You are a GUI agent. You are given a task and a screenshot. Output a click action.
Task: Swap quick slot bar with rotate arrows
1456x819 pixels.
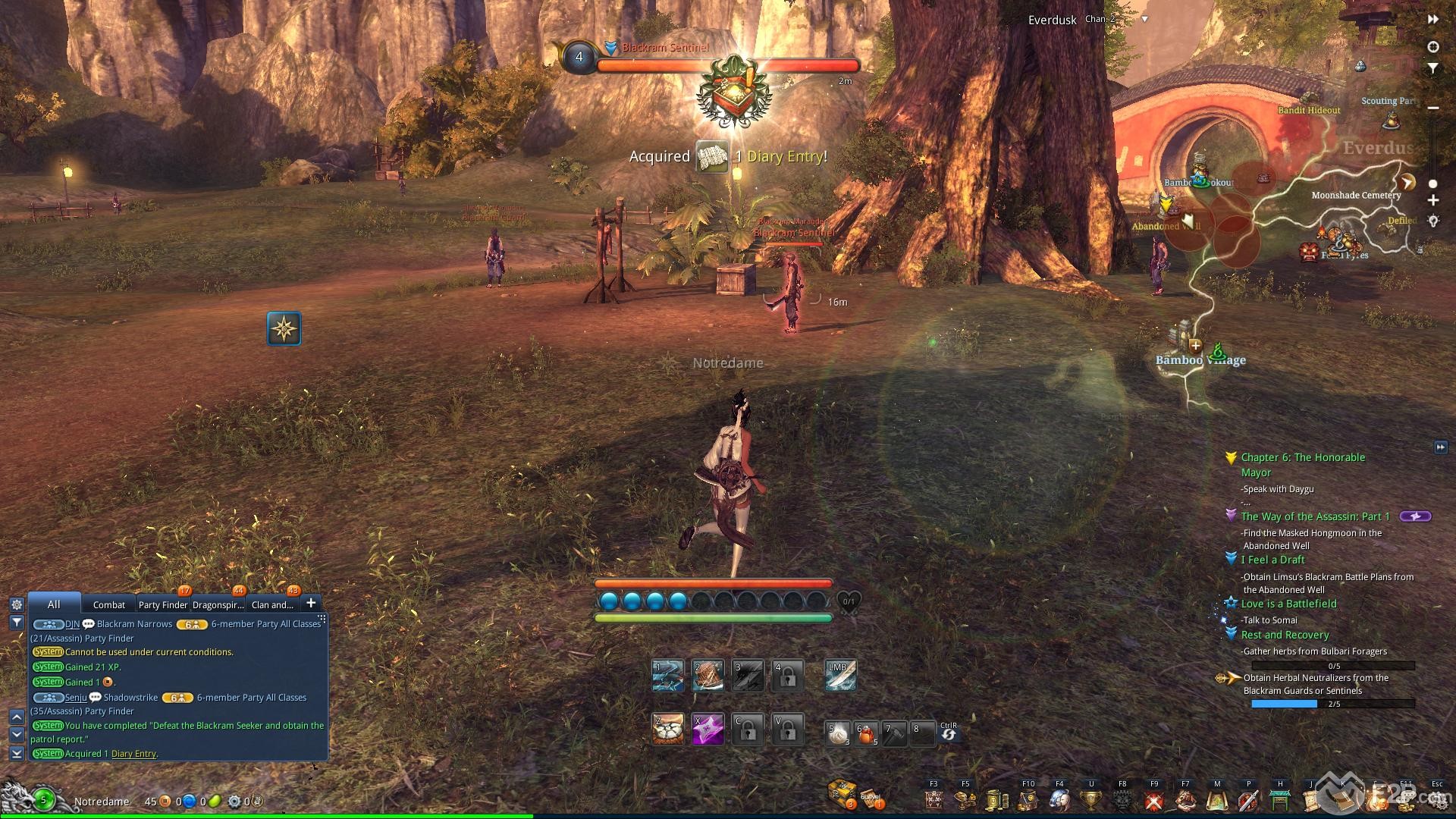pos(948,734)
